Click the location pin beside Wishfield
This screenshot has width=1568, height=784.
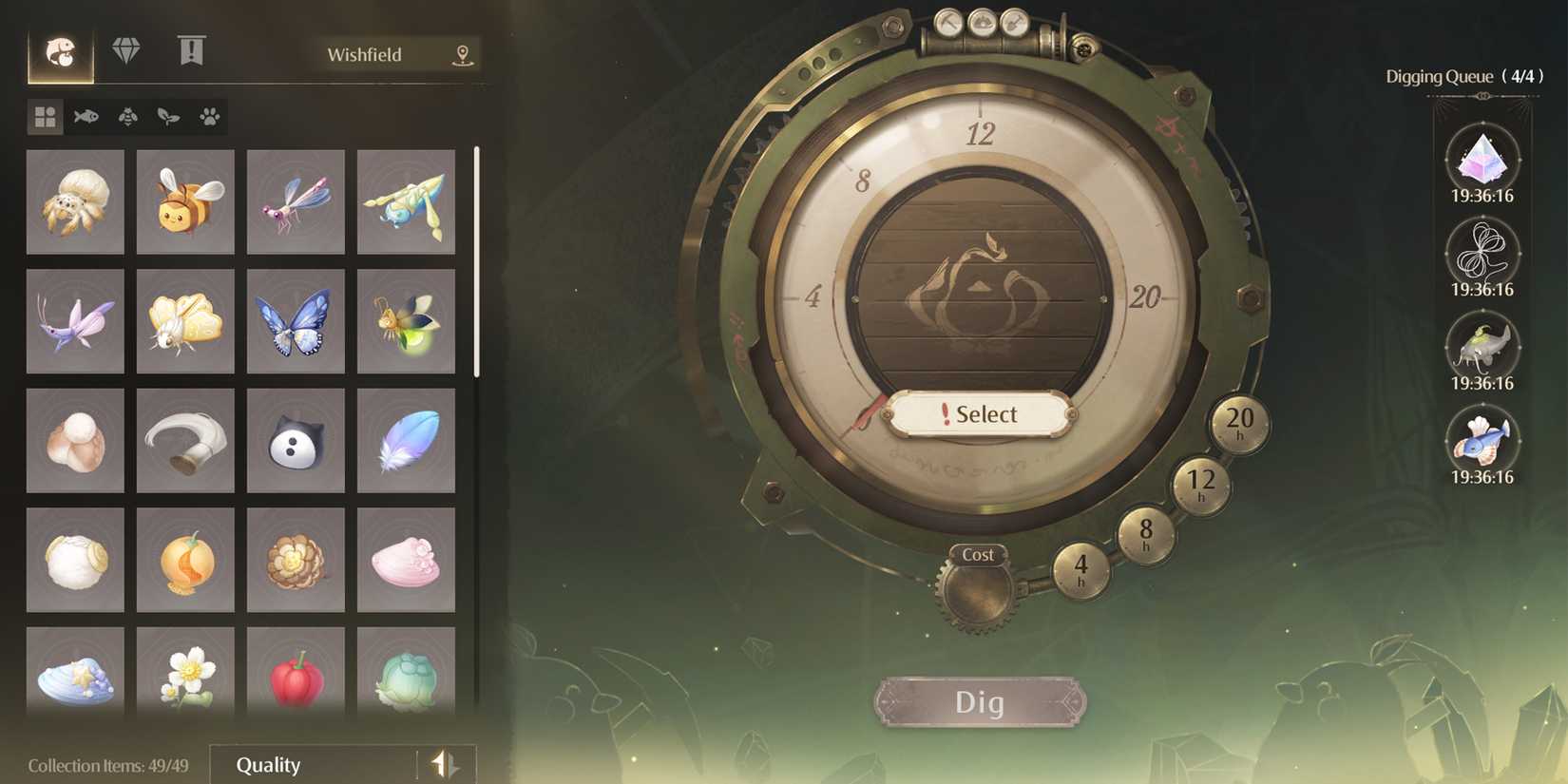[463, 54]
